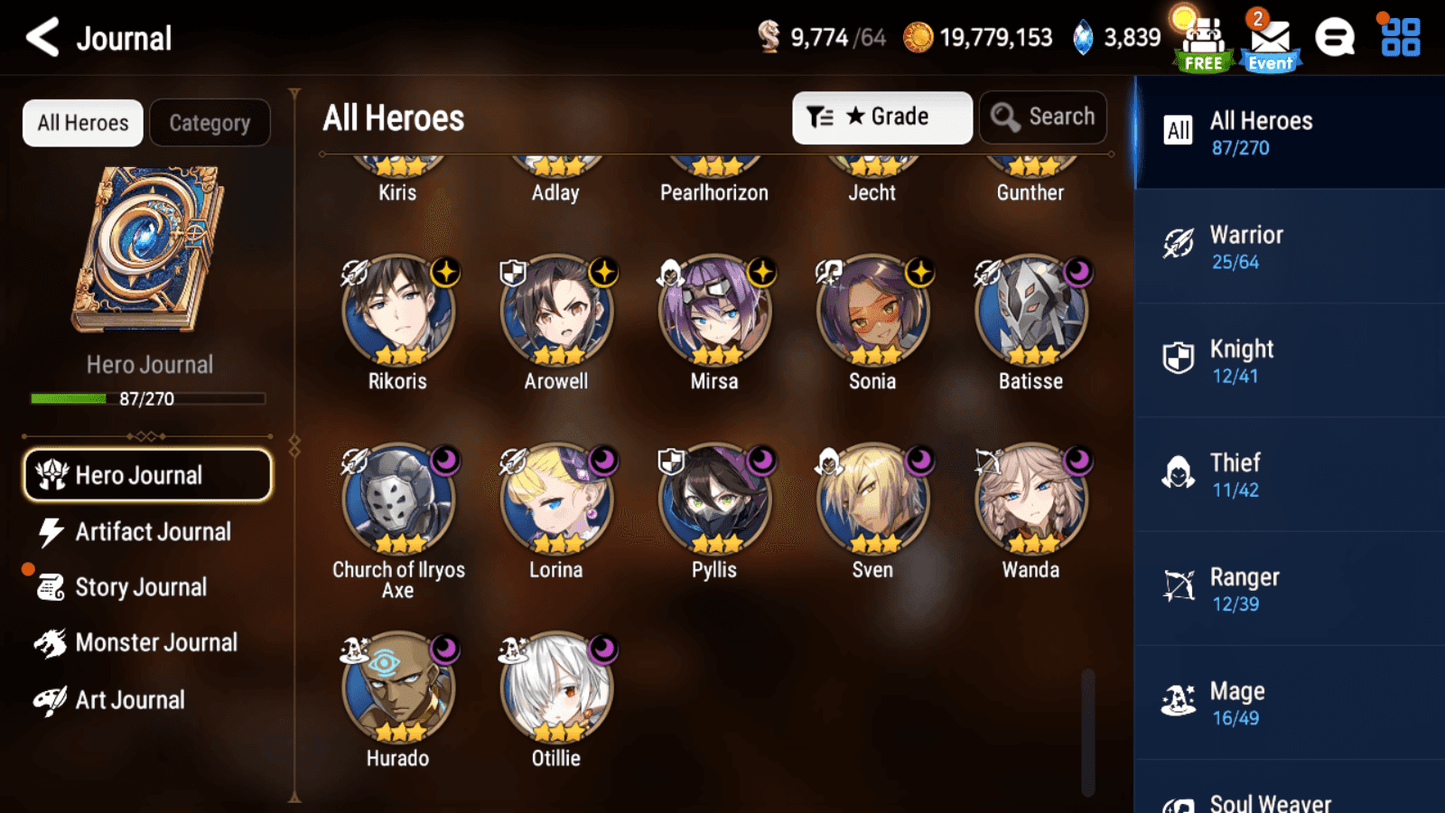1445x813 pixels.
Task: Open the Grade sort dropdown
Action: (x=881, y=117)
